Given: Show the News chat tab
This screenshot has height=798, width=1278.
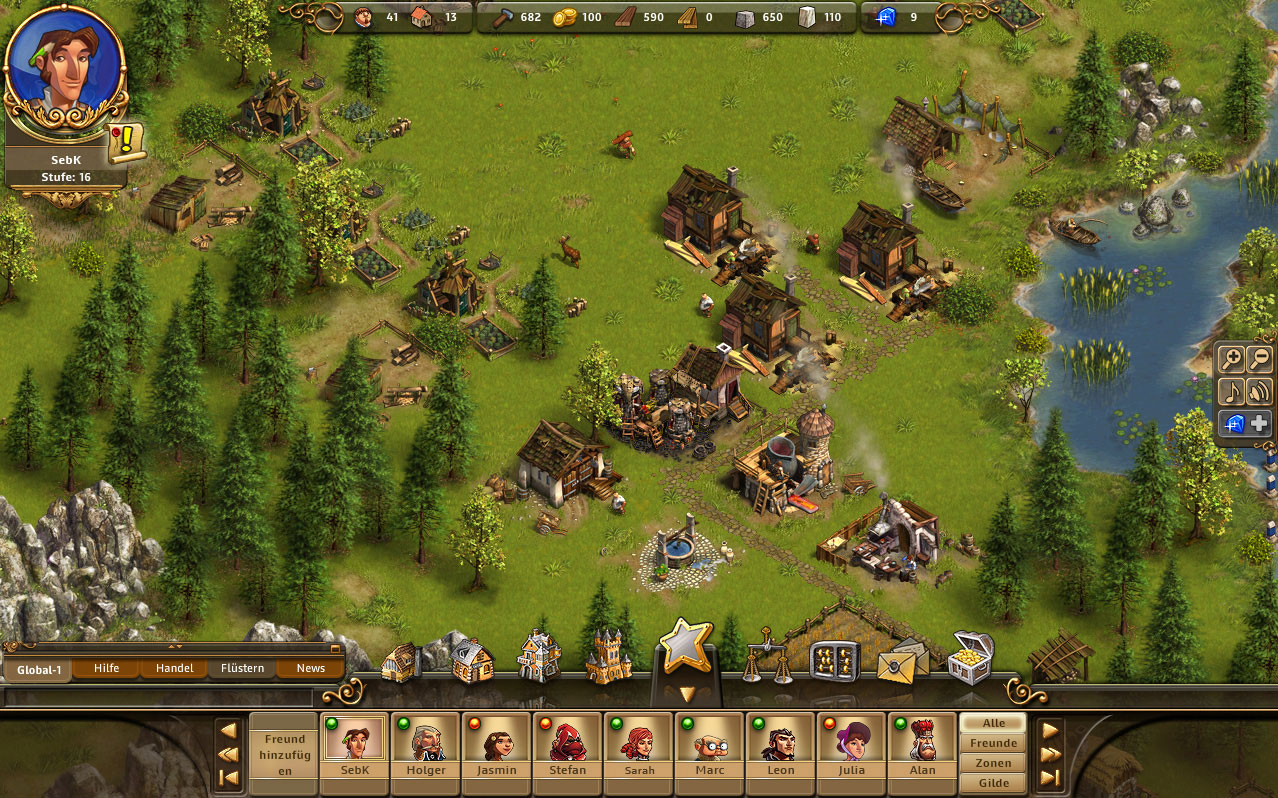Looking at the screenshot, I should [x=310, y=668].
